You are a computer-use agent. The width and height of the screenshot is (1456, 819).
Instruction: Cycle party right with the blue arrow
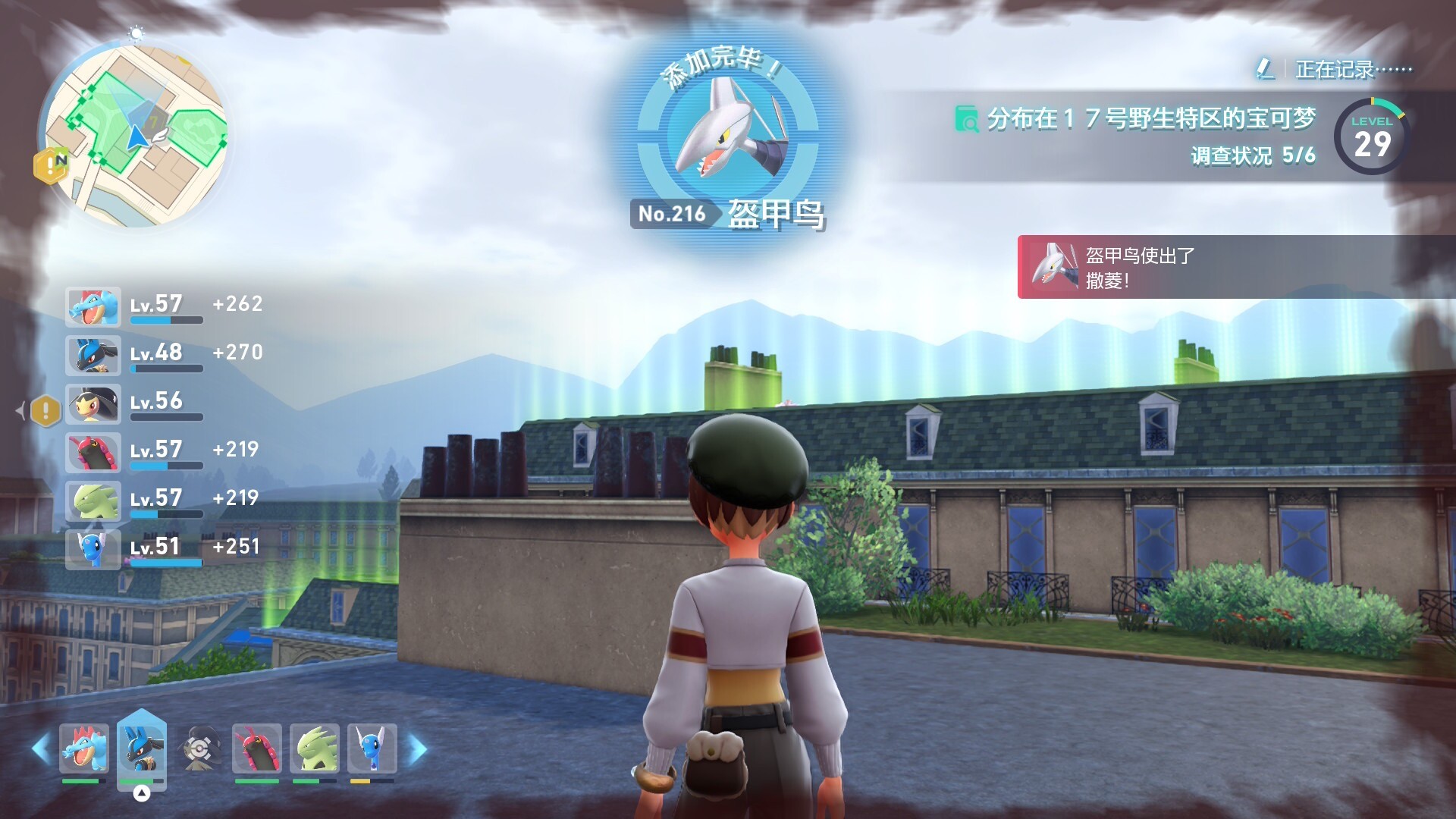pyautogui.click(x=418, y=749)
